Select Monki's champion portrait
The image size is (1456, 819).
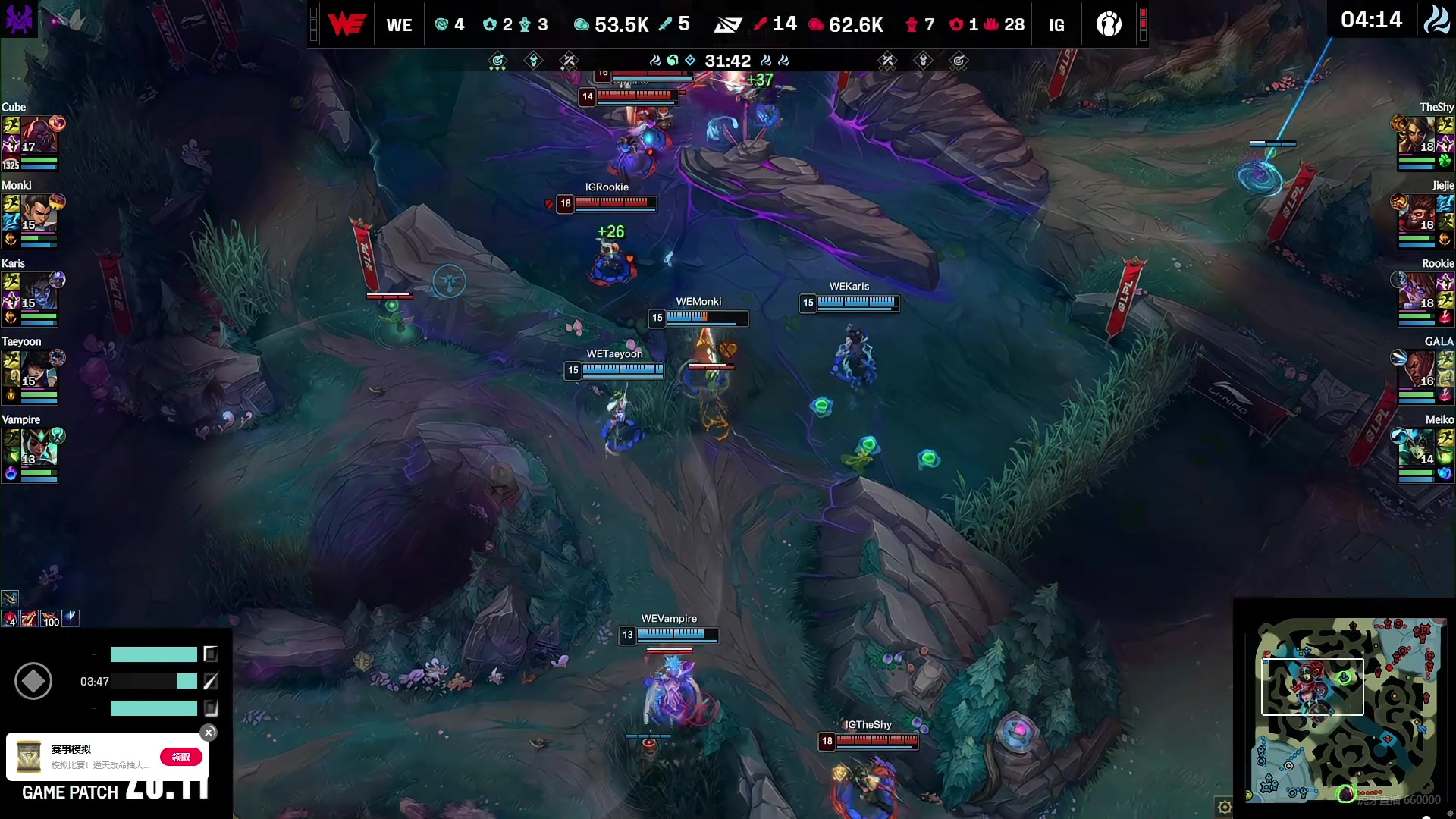[x=38, y=215]
